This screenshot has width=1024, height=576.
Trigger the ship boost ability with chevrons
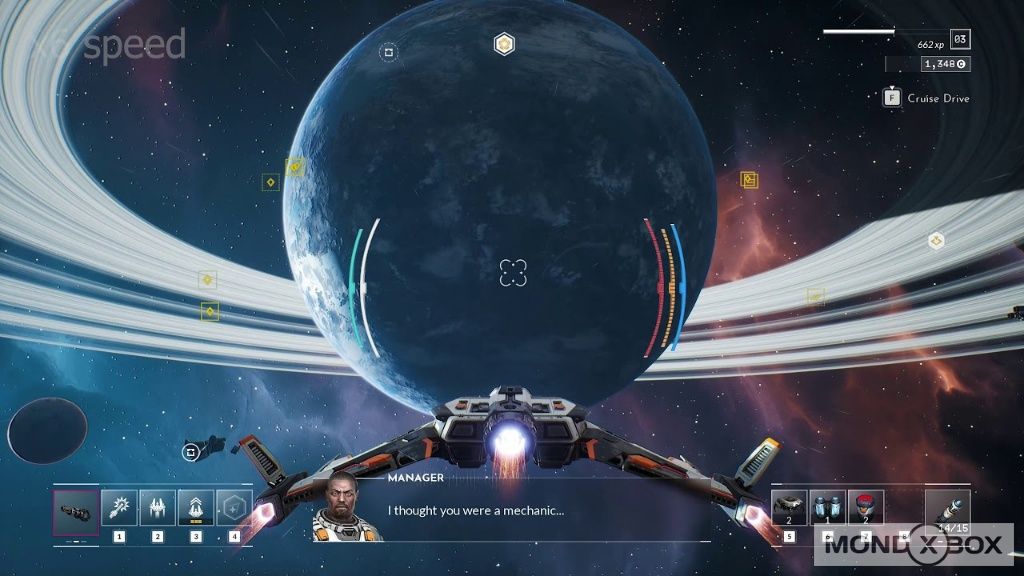[196, 507]
